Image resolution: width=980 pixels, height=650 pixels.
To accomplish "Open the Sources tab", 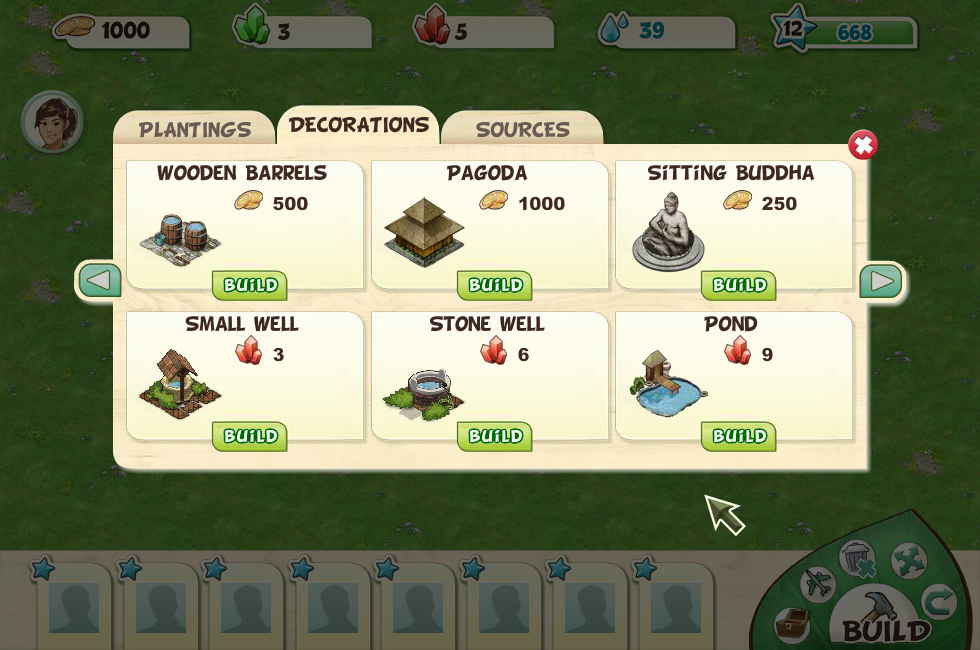I will click(522, 130).
